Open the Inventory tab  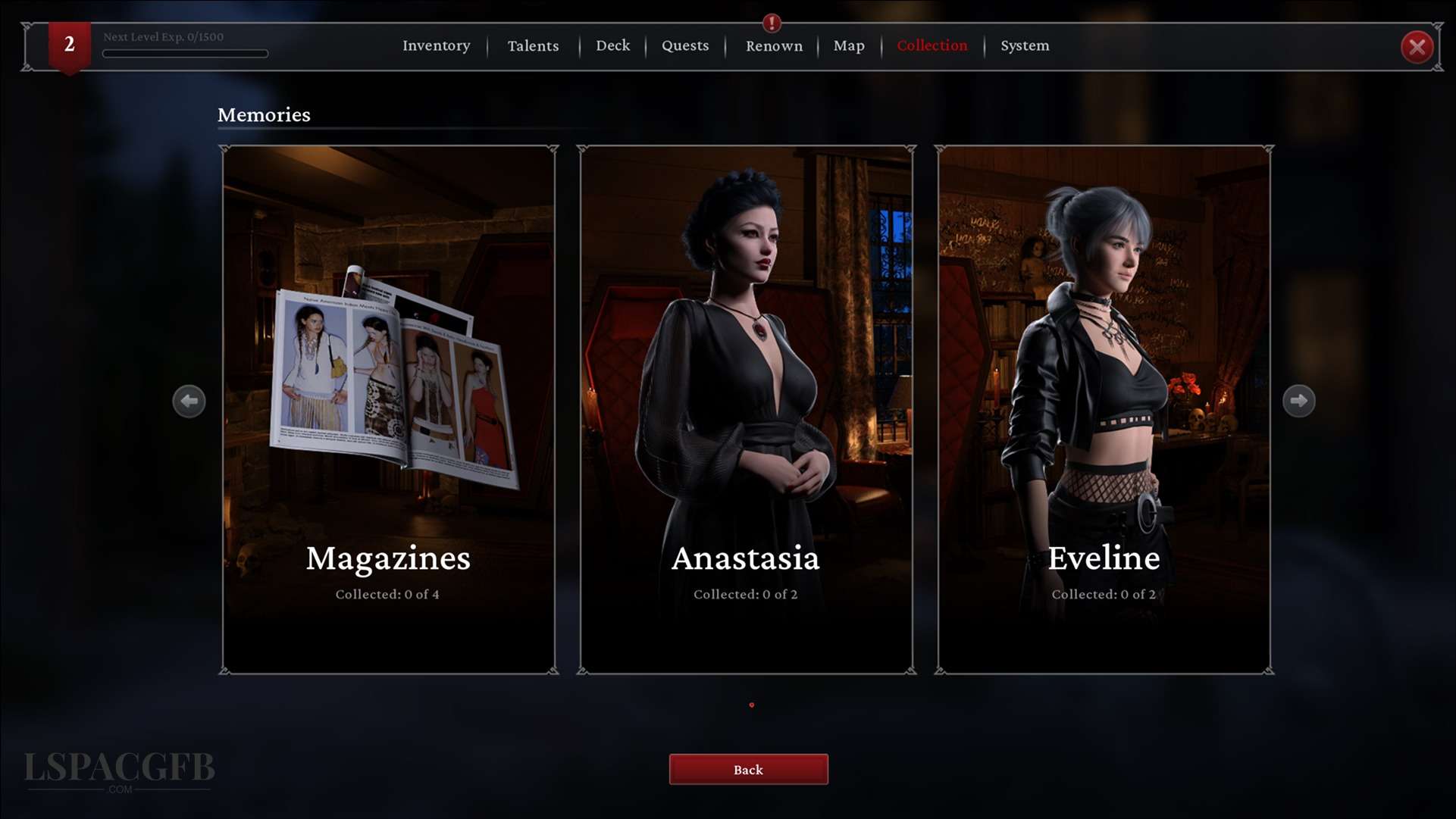436,45
